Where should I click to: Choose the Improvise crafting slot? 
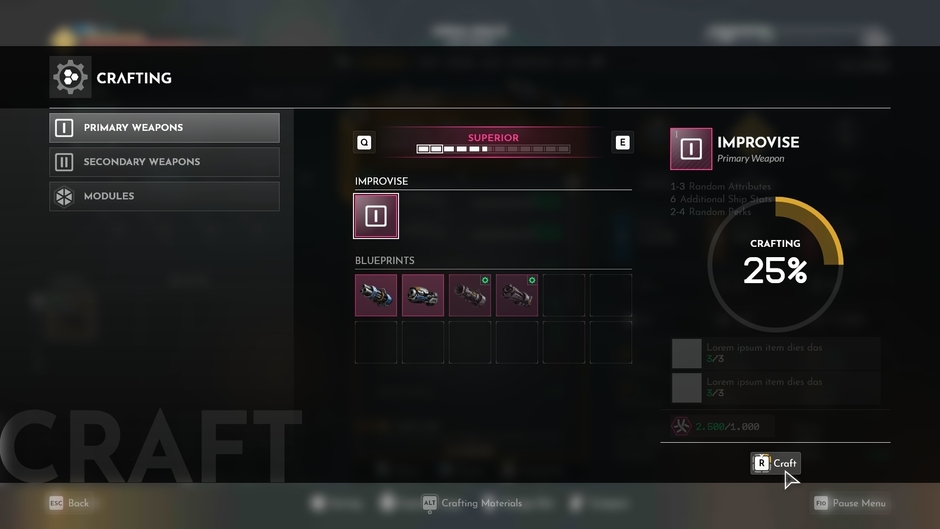(x=376, y=216)
